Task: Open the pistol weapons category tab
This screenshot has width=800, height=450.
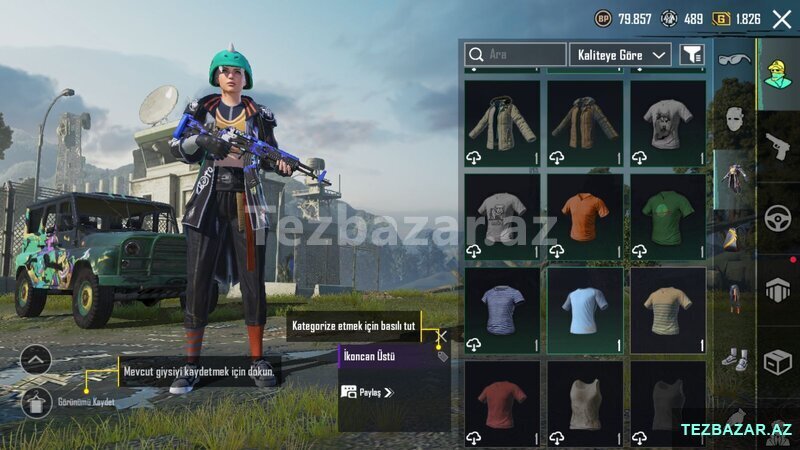Action: click(x=778, y=146)
